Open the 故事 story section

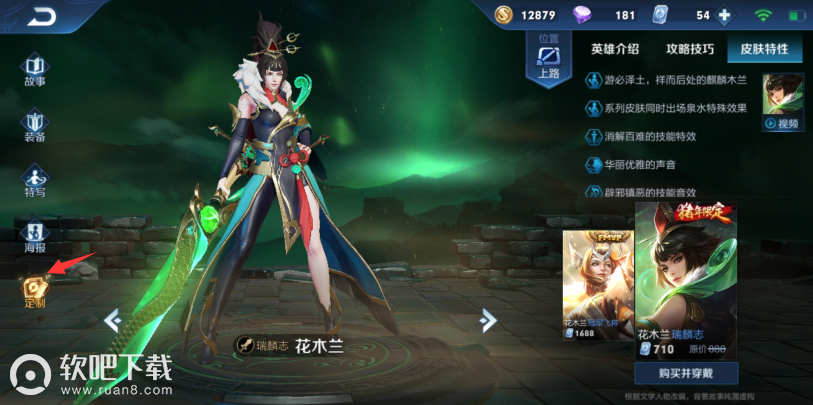click(35, 70)
